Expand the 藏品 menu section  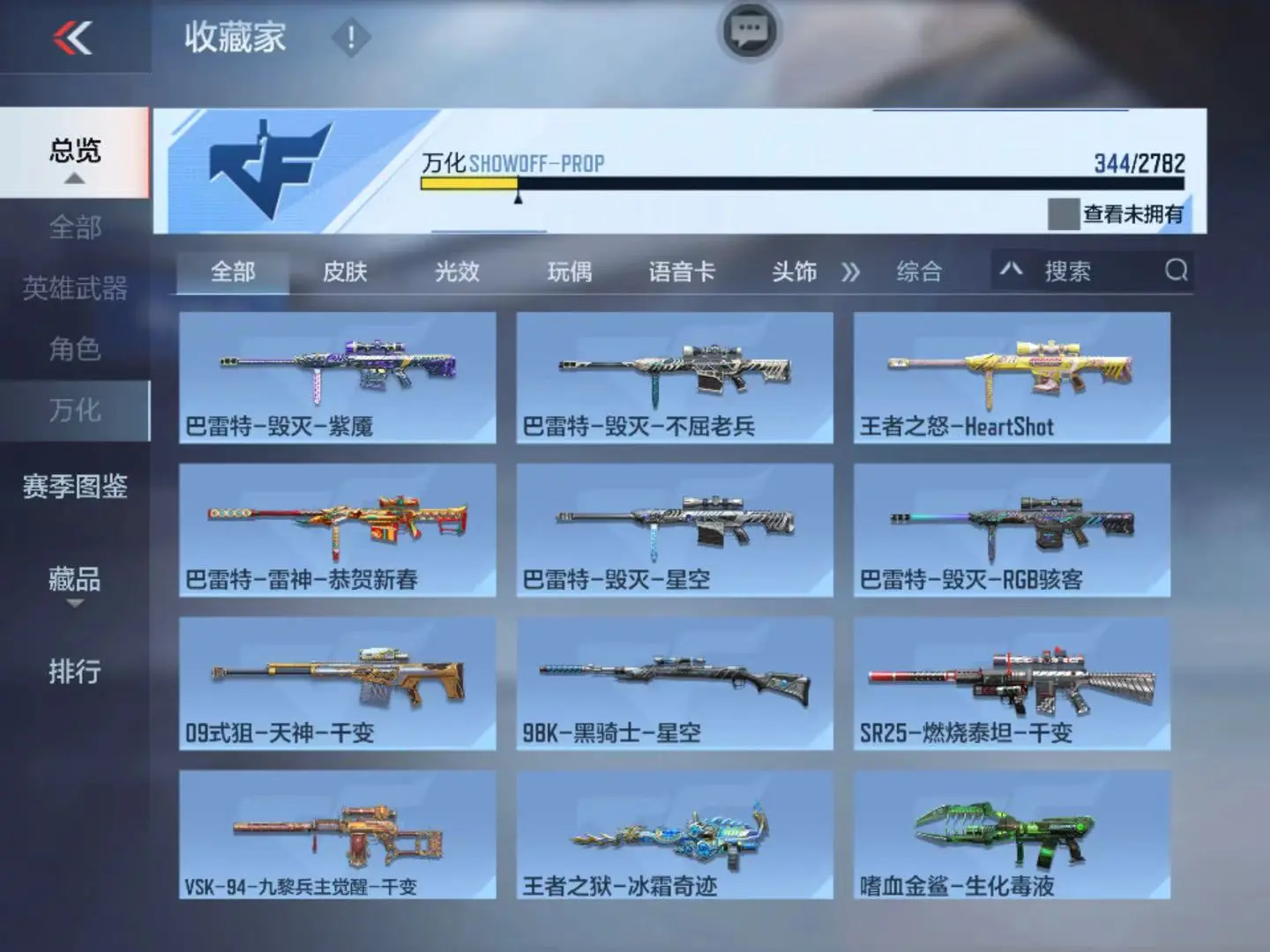(75, 582)
